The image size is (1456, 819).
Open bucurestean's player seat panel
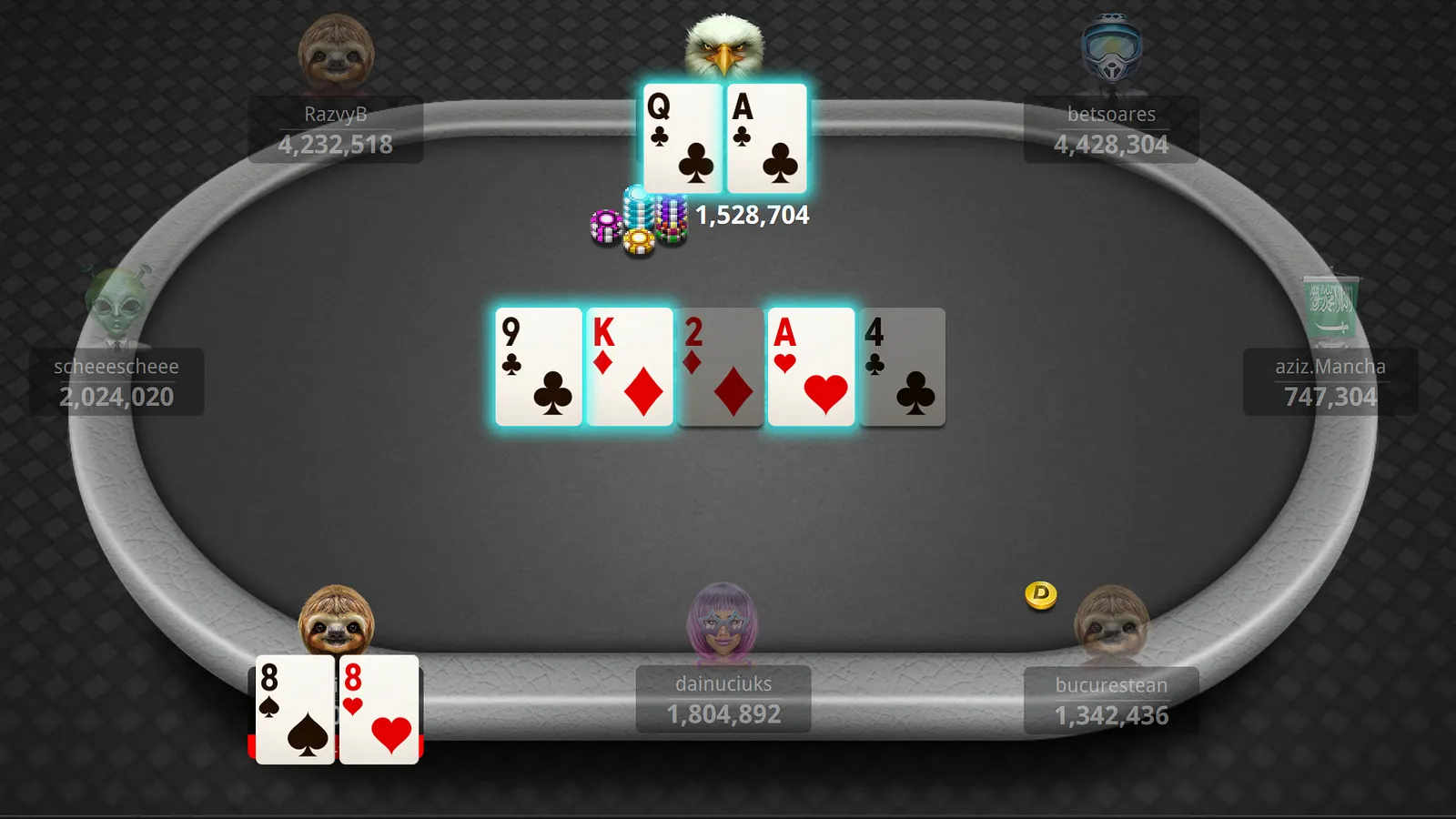pos(1110,701)
